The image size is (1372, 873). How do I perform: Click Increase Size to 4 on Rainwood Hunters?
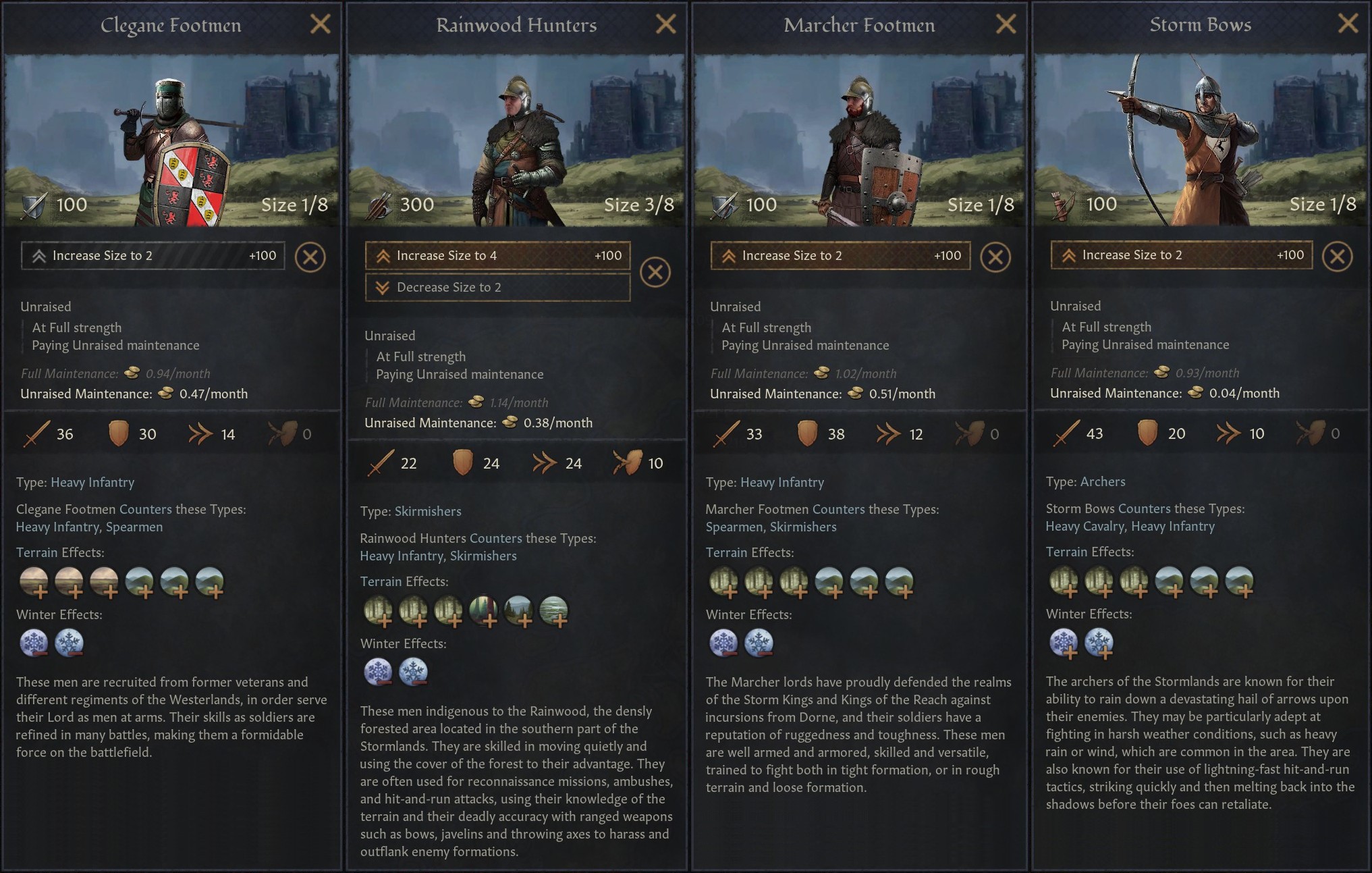497,256
